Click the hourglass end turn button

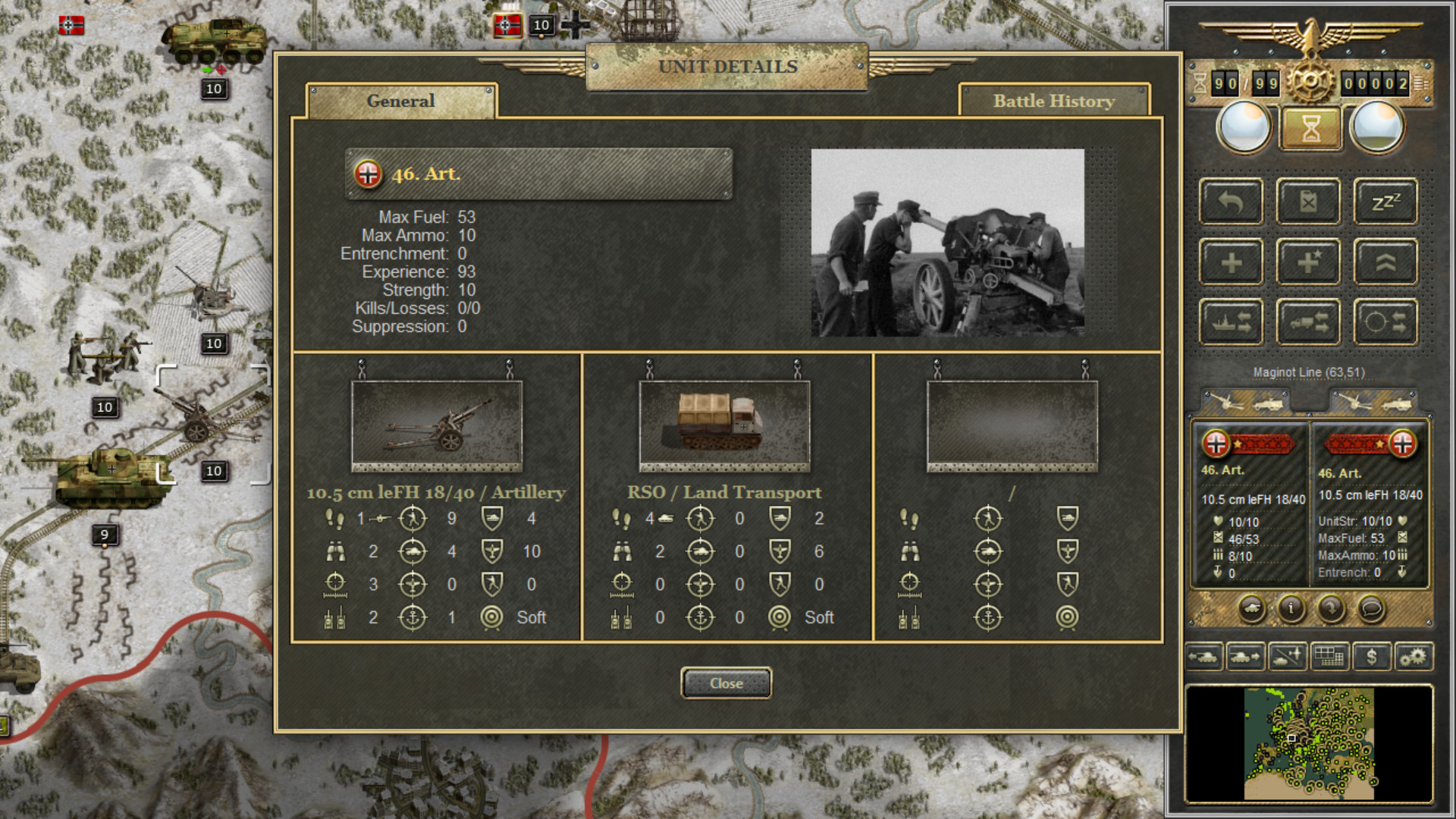pos(1311,128)
